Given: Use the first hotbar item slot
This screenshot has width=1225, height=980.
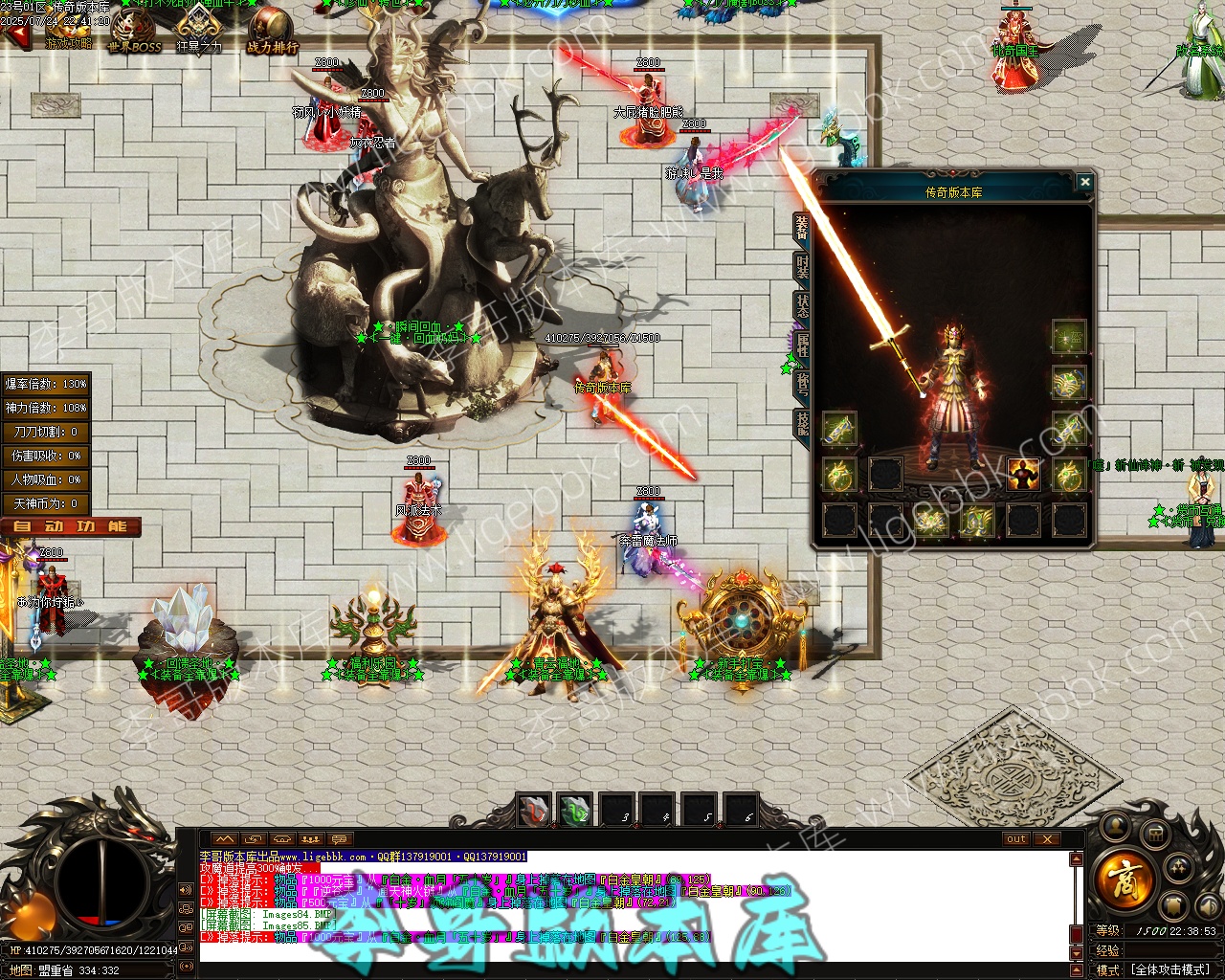Looking at the screenshot, I should click(x=534, y=811).
